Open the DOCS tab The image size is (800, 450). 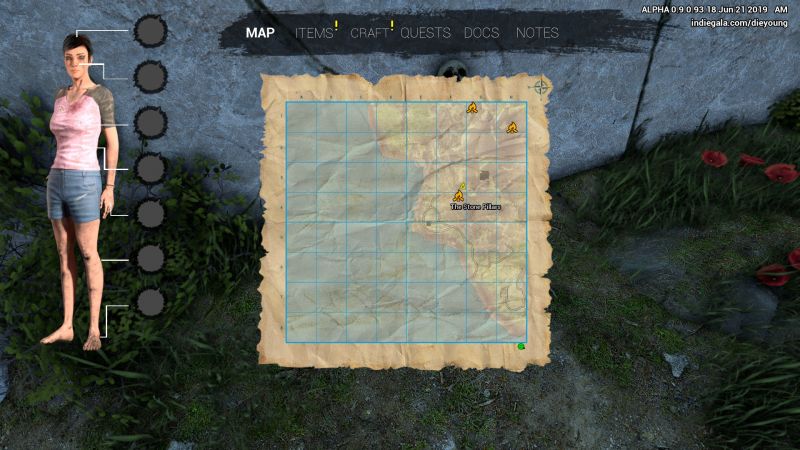point(482,33)
